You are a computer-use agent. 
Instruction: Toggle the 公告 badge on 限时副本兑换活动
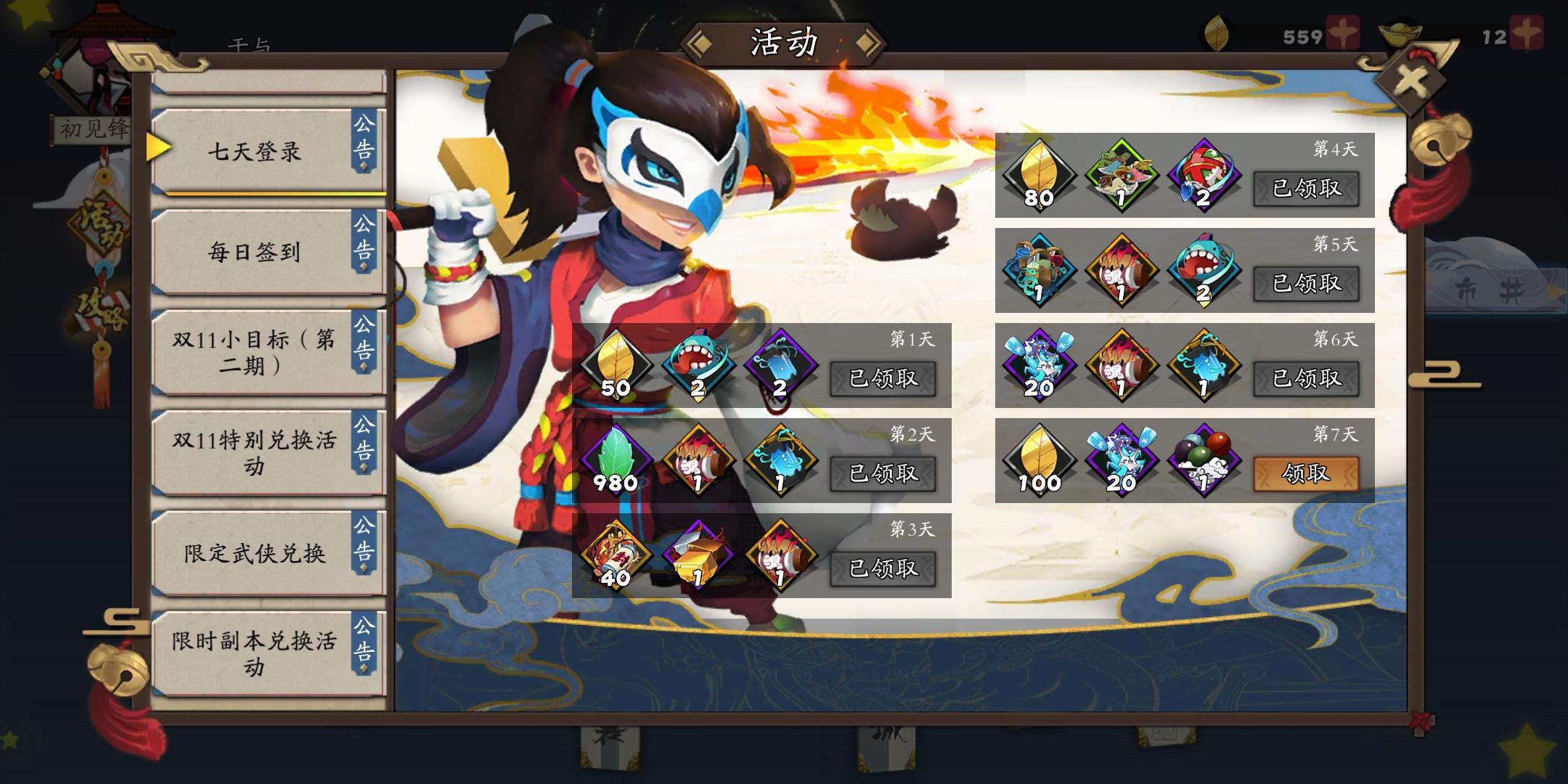point(365,639)
